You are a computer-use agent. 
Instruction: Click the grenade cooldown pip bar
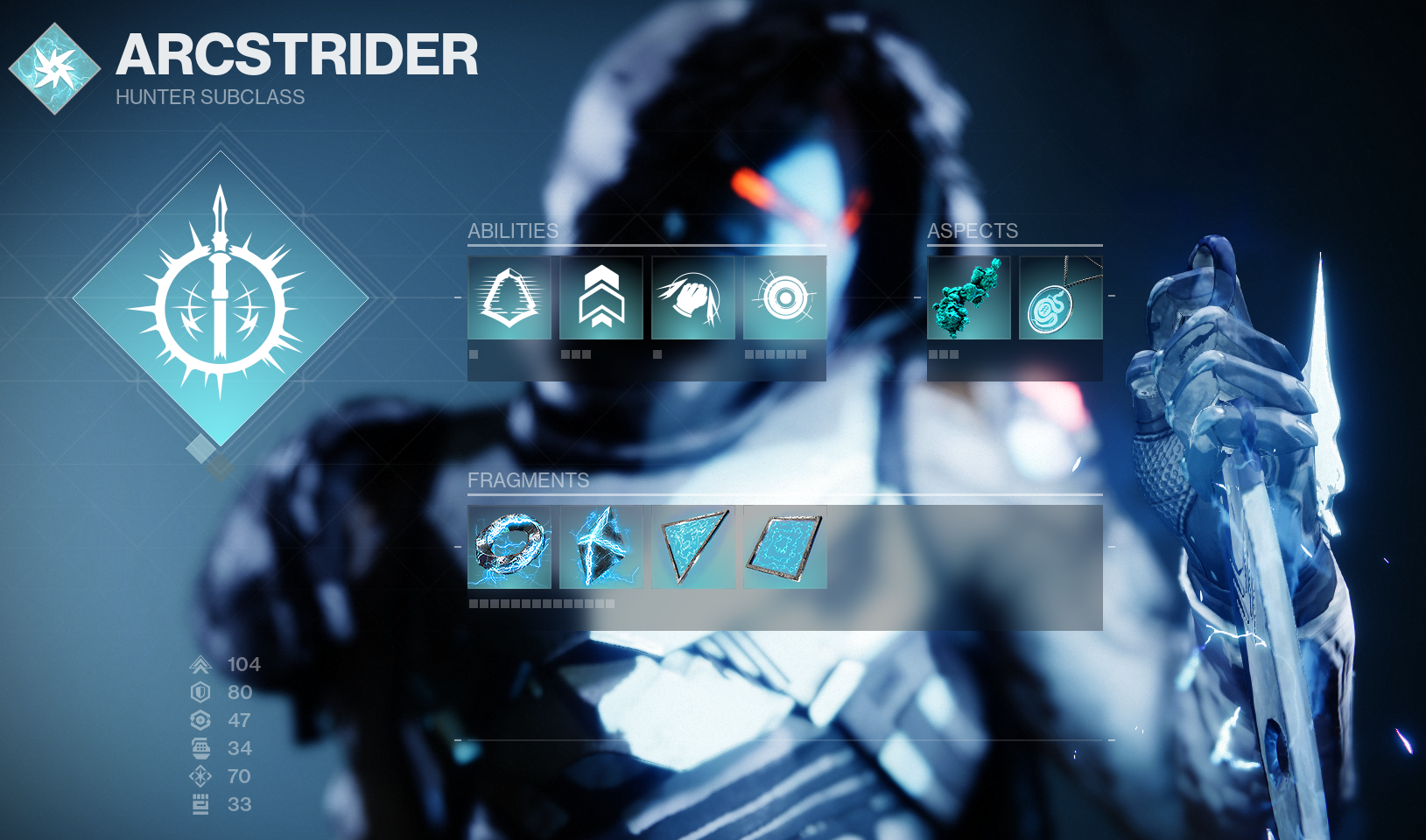[x=776, y=354]
